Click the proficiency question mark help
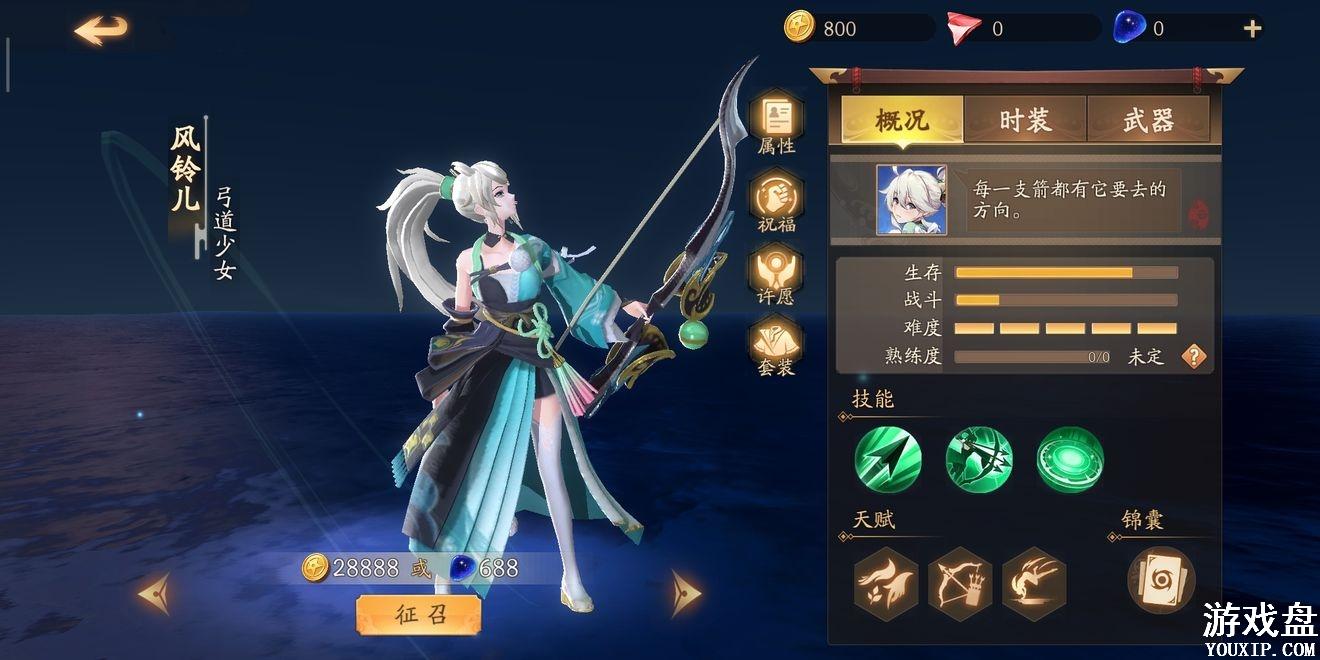The image size is (1320, 660). pos(1193,357)
